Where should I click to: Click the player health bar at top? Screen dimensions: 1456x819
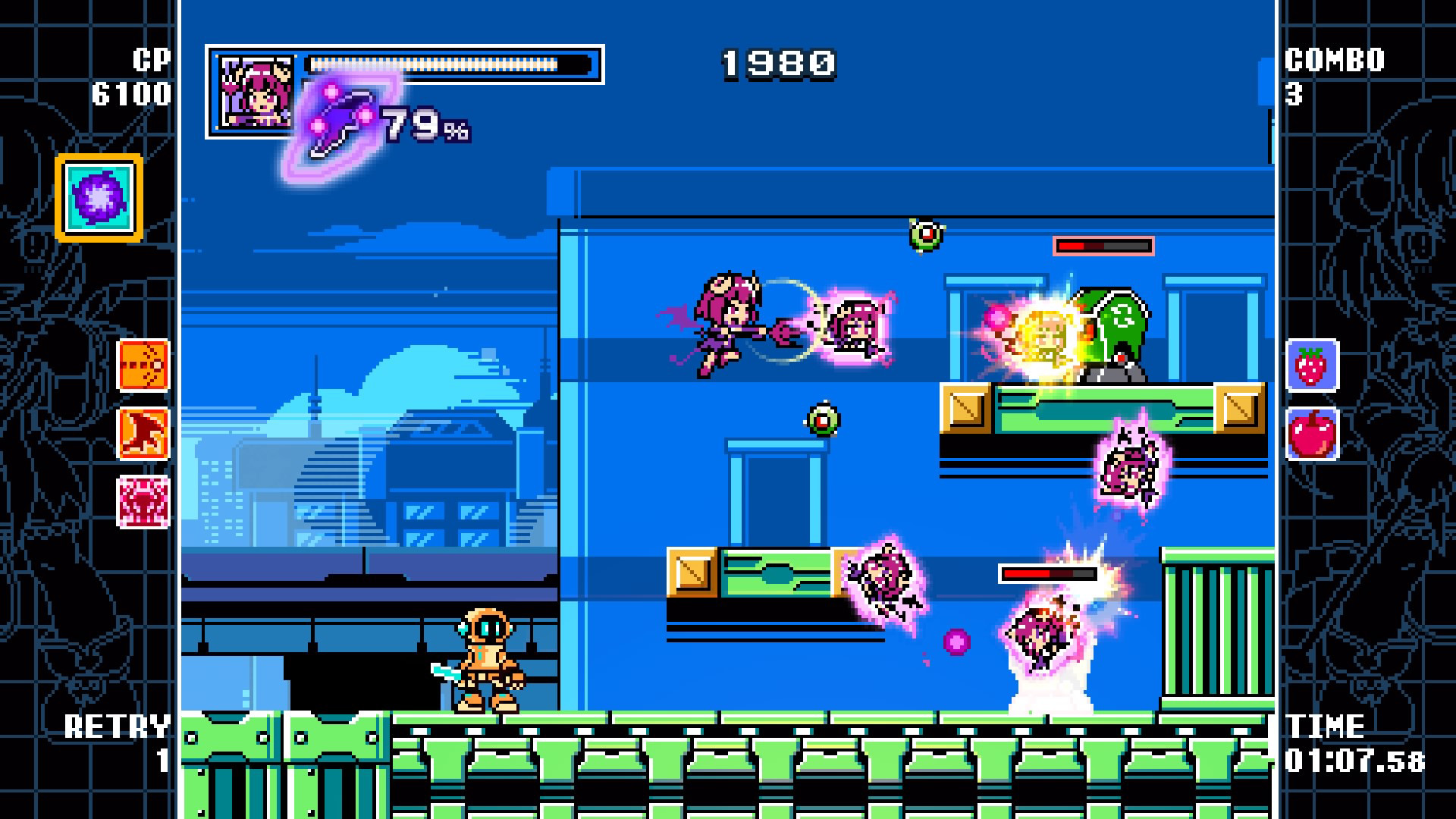[451, 64]
